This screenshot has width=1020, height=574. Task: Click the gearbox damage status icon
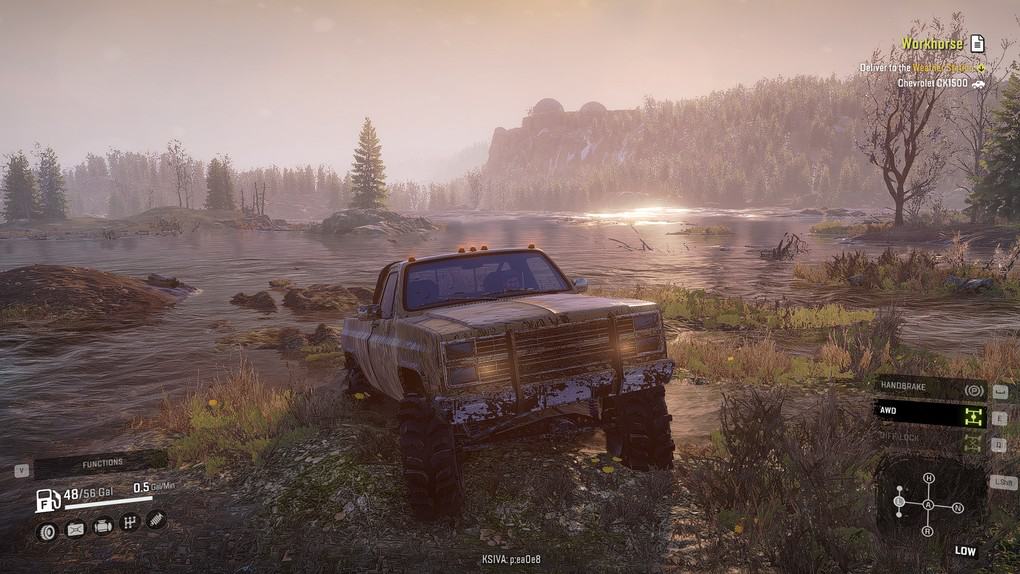[129, 522]
